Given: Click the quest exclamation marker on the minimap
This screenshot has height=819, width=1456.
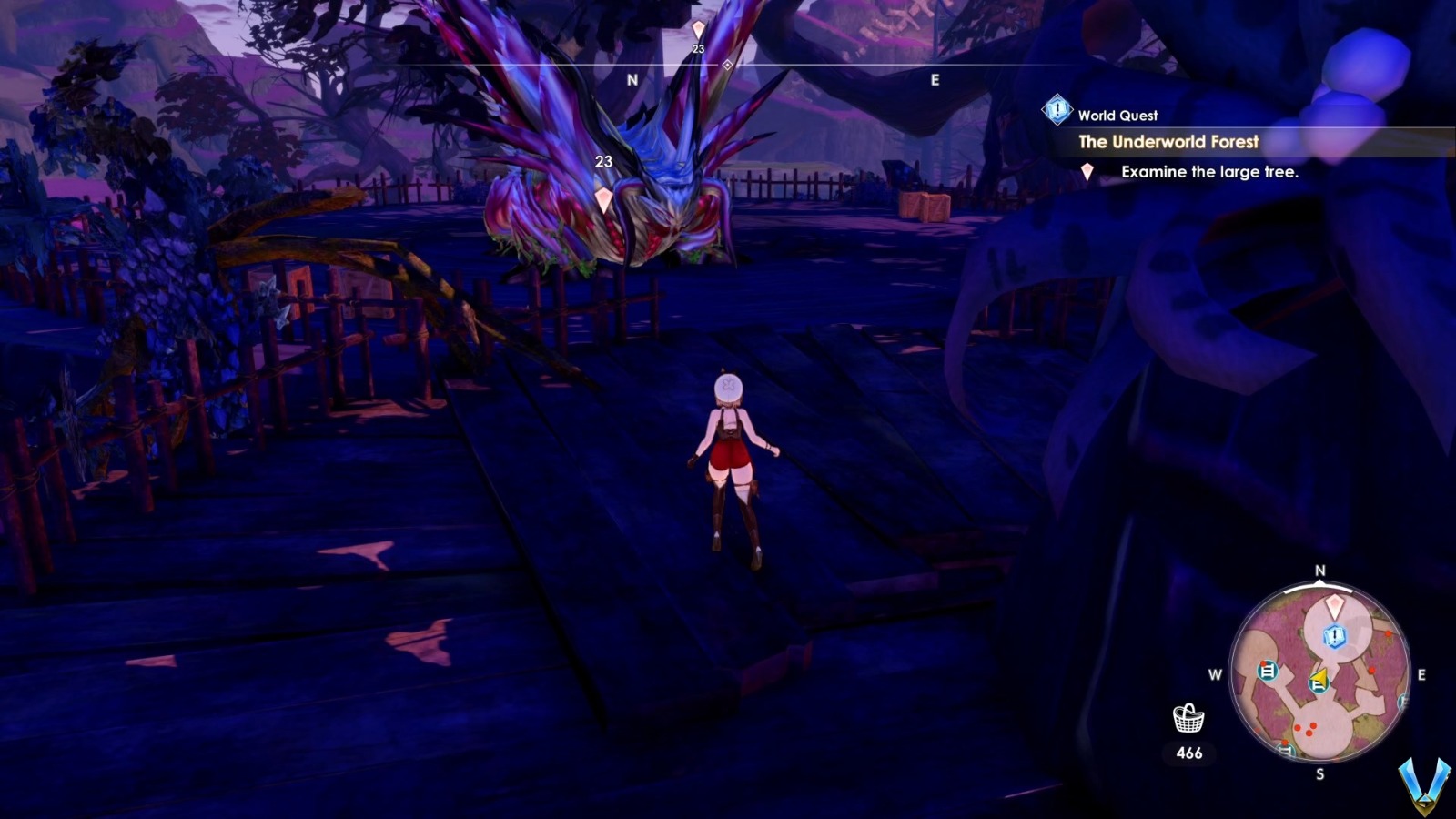Looking at the screenshot, I should coord(1334,635).
